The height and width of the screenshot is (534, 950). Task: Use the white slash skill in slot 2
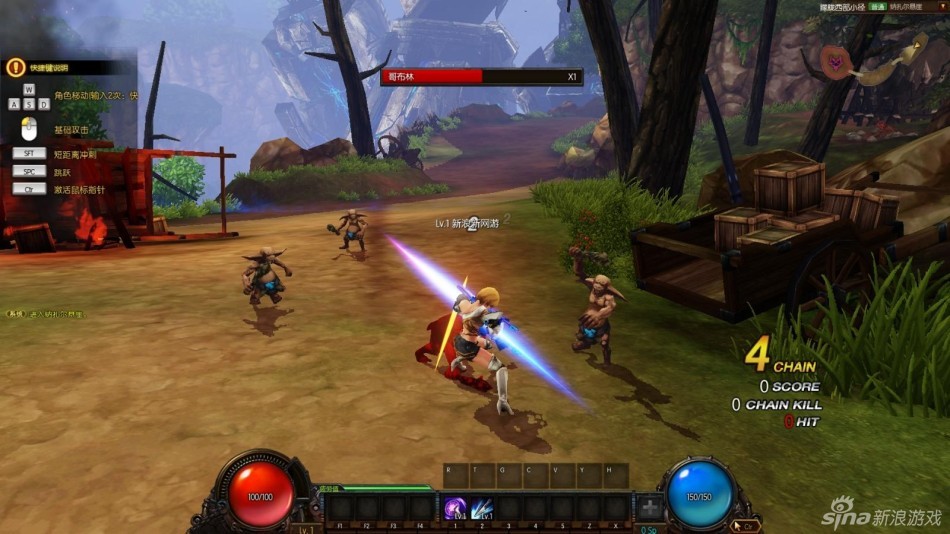click(482, 507)
